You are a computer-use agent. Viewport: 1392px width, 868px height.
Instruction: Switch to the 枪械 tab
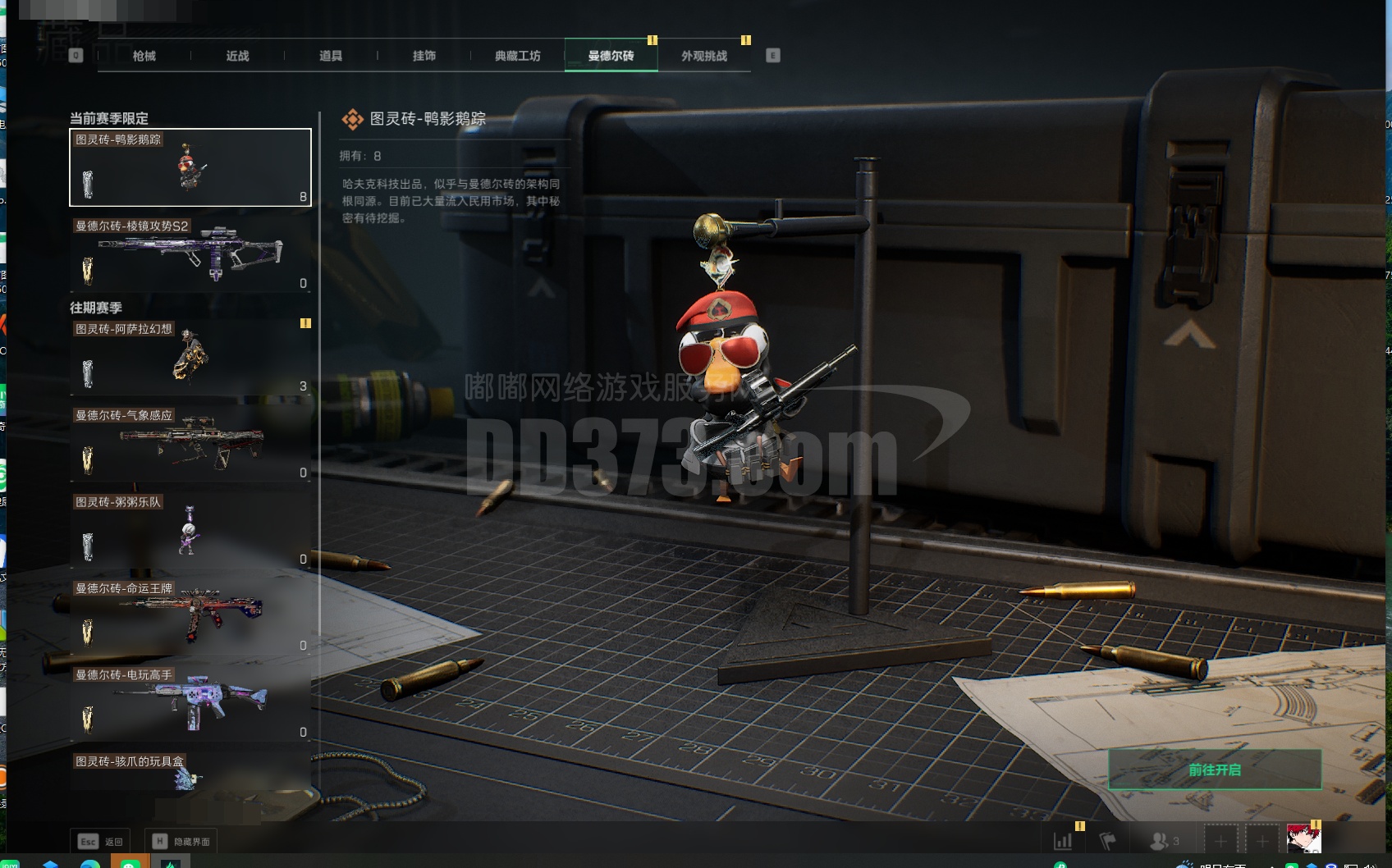[x=144, y=56]
